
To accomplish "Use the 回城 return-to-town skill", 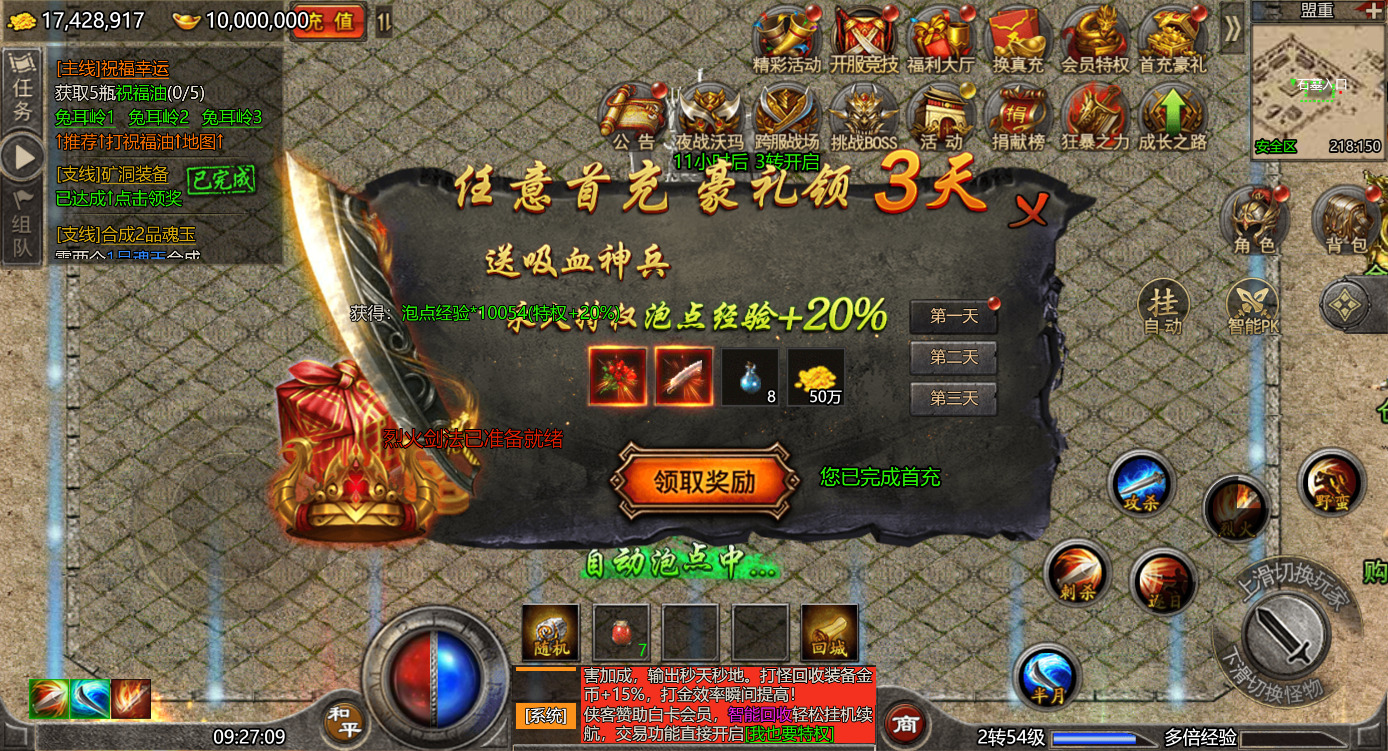I will (829, 630).
